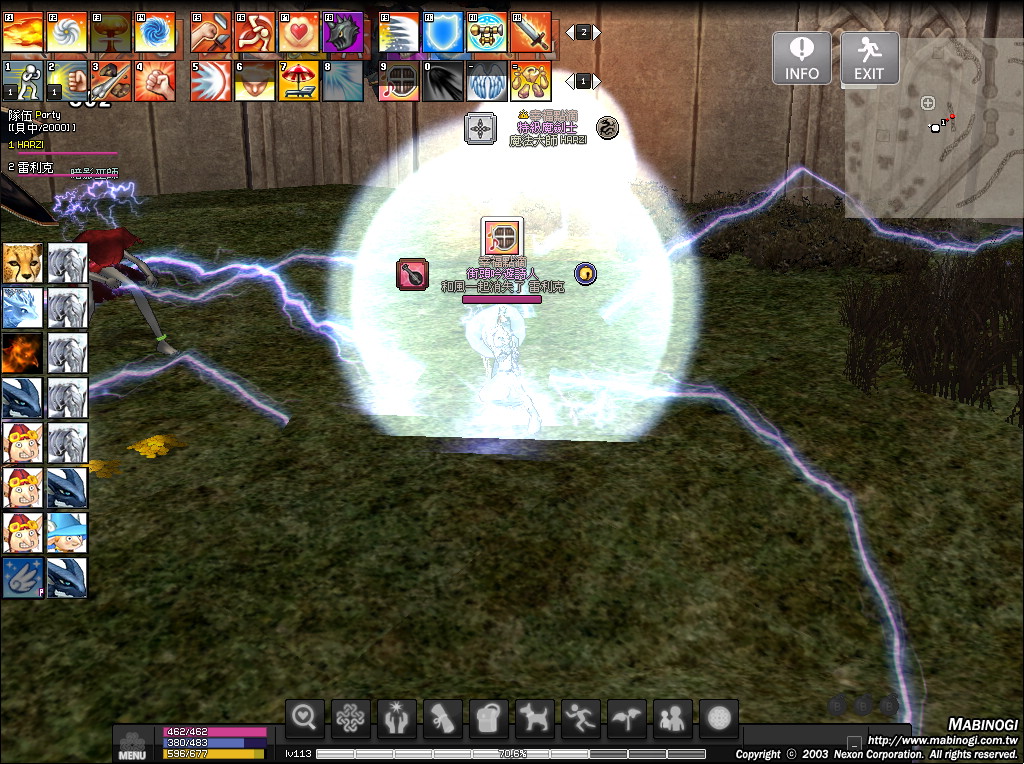Activate the fireball skill on F1
1024x764 pixels.
pos(22,33)
